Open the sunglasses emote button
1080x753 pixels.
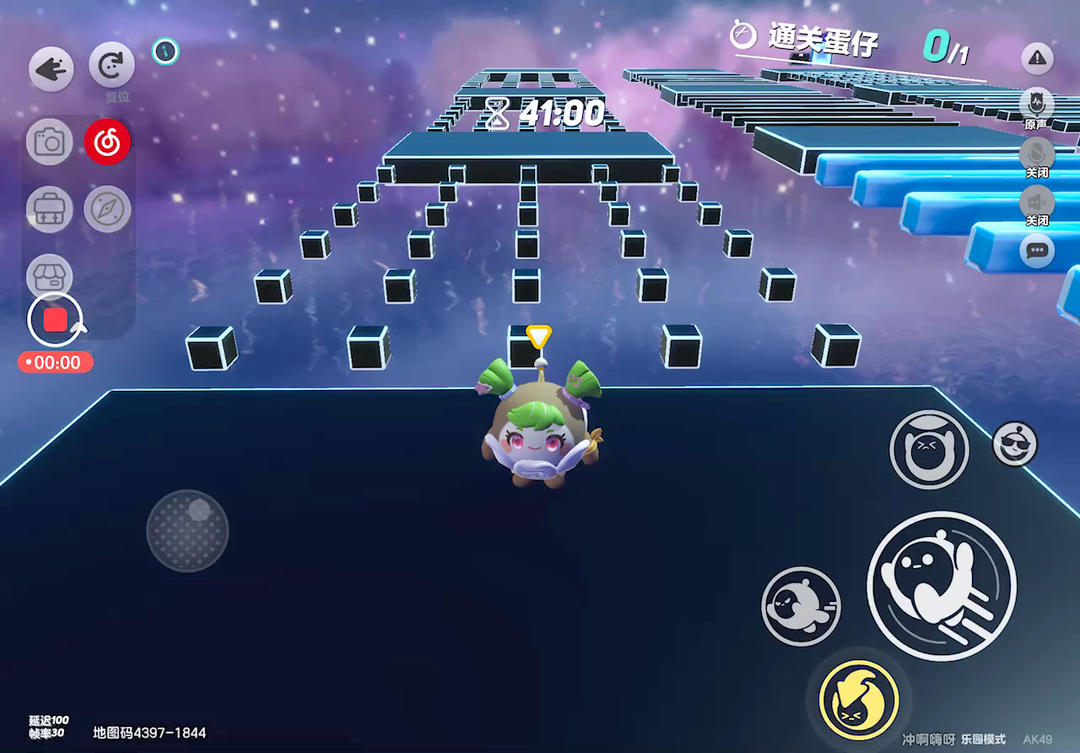pos(1014,444)
